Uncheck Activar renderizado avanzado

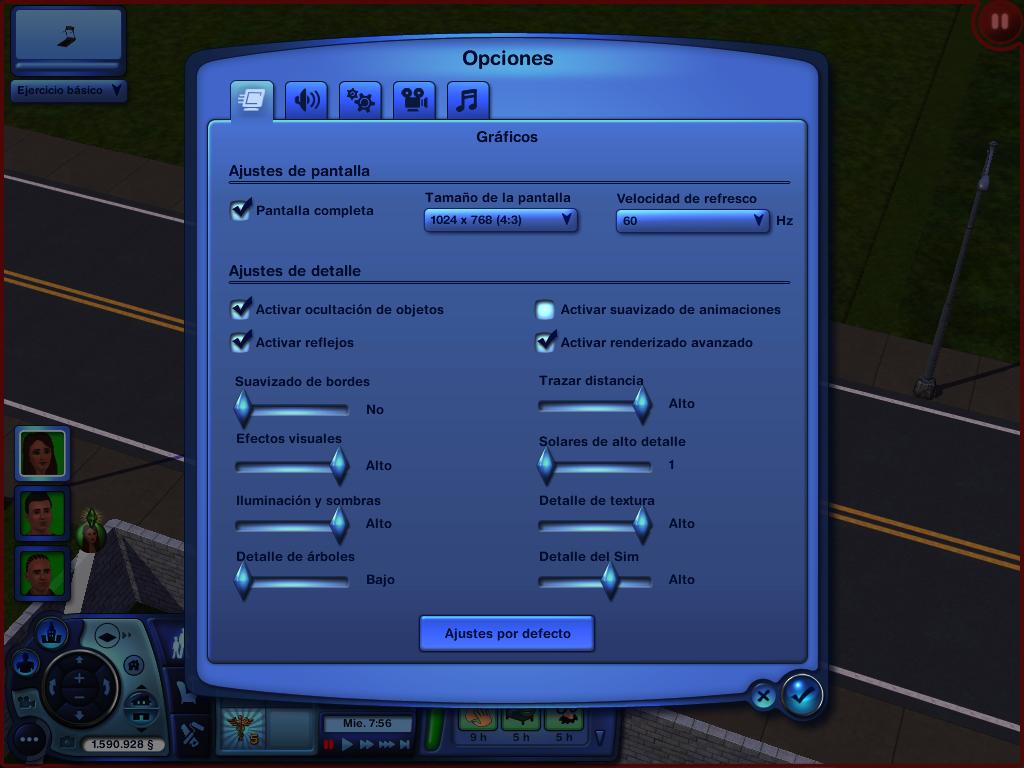[x=545, y=342]
